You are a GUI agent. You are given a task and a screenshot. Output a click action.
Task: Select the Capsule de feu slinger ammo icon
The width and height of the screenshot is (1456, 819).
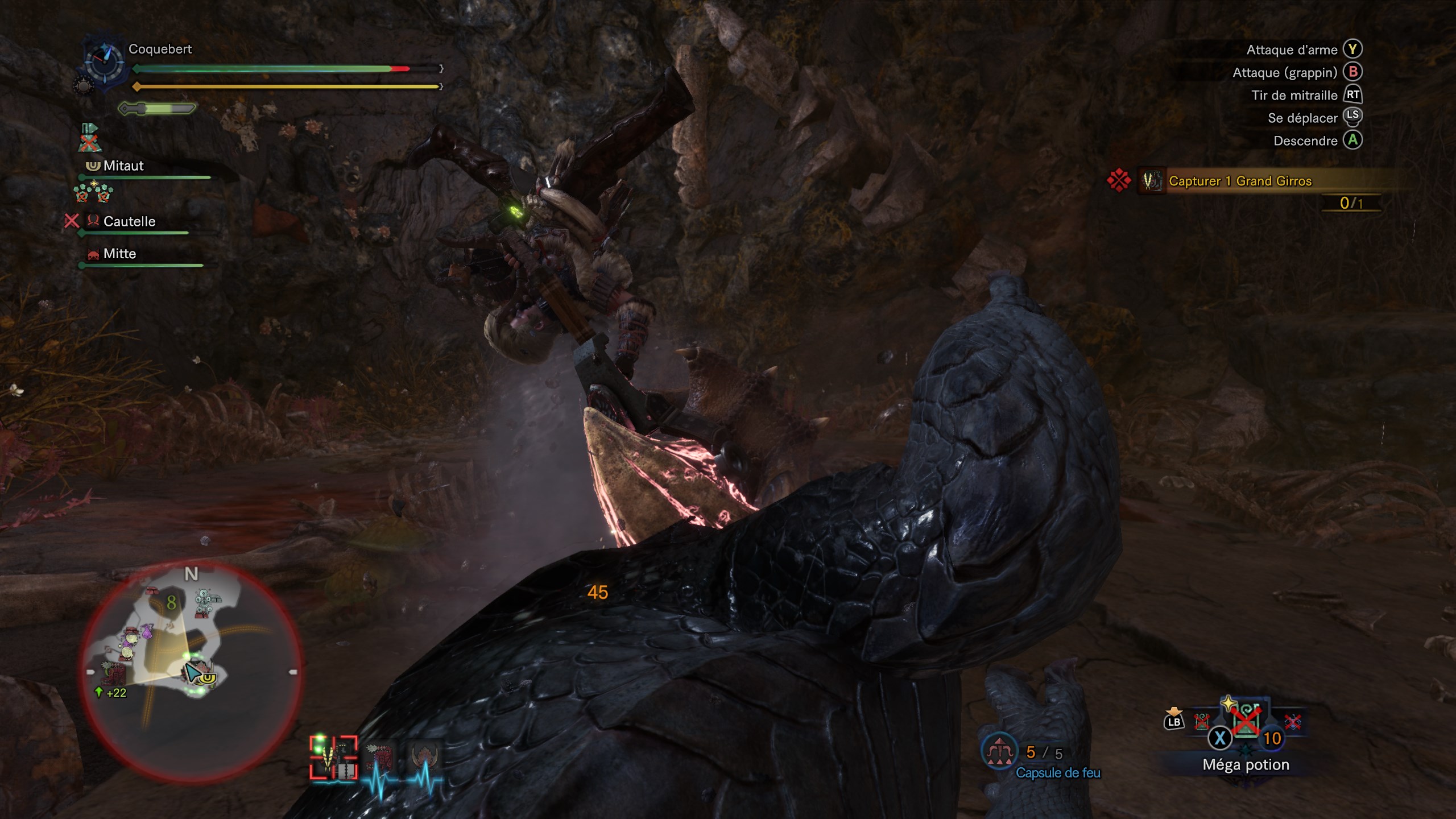coord(999,752)
